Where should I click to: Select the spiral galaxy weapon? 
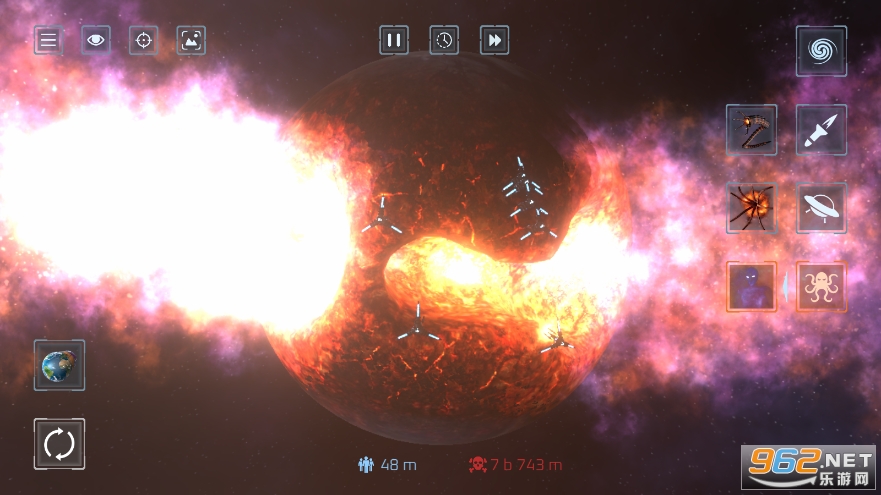click(821, 51)
